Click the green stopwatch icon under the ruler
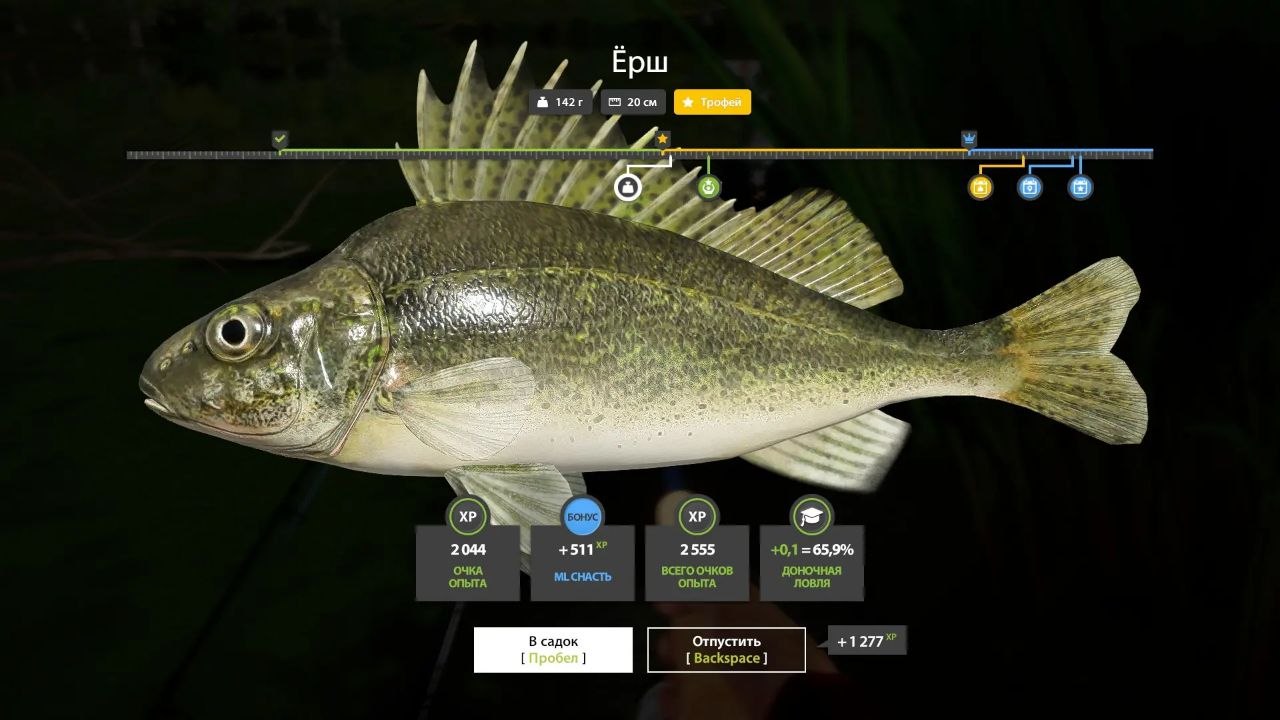1280x720 pixels. [x=708, y=186]
